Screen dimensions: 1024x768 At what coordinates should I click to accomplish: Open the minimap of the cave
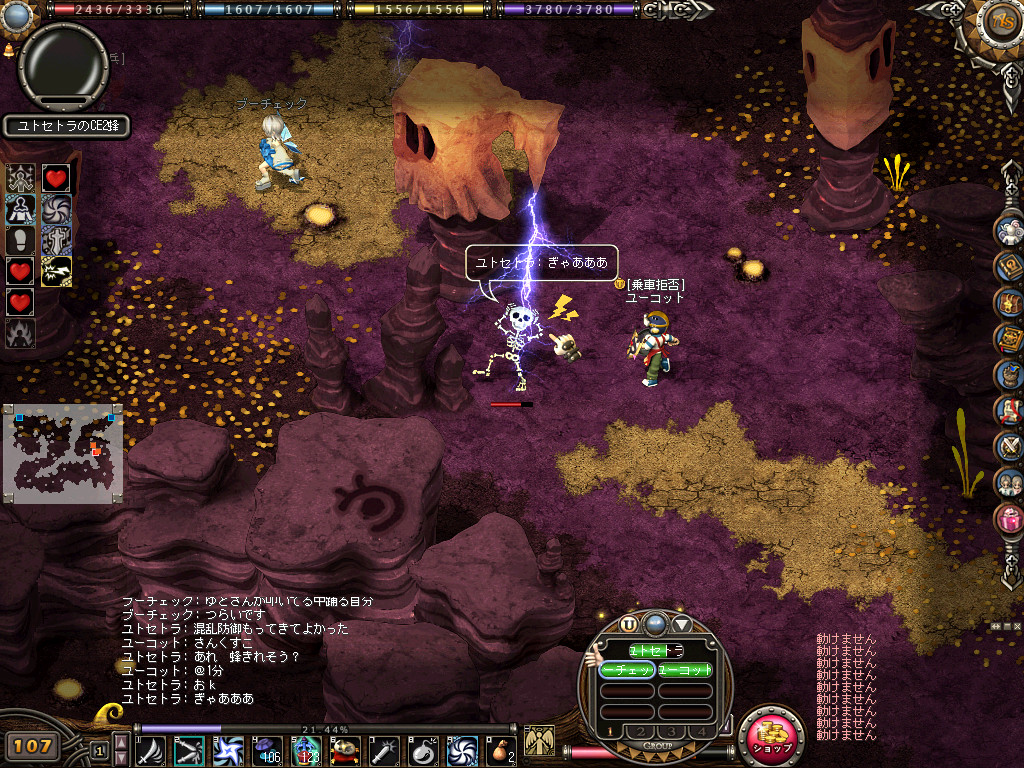coord(62,454)
